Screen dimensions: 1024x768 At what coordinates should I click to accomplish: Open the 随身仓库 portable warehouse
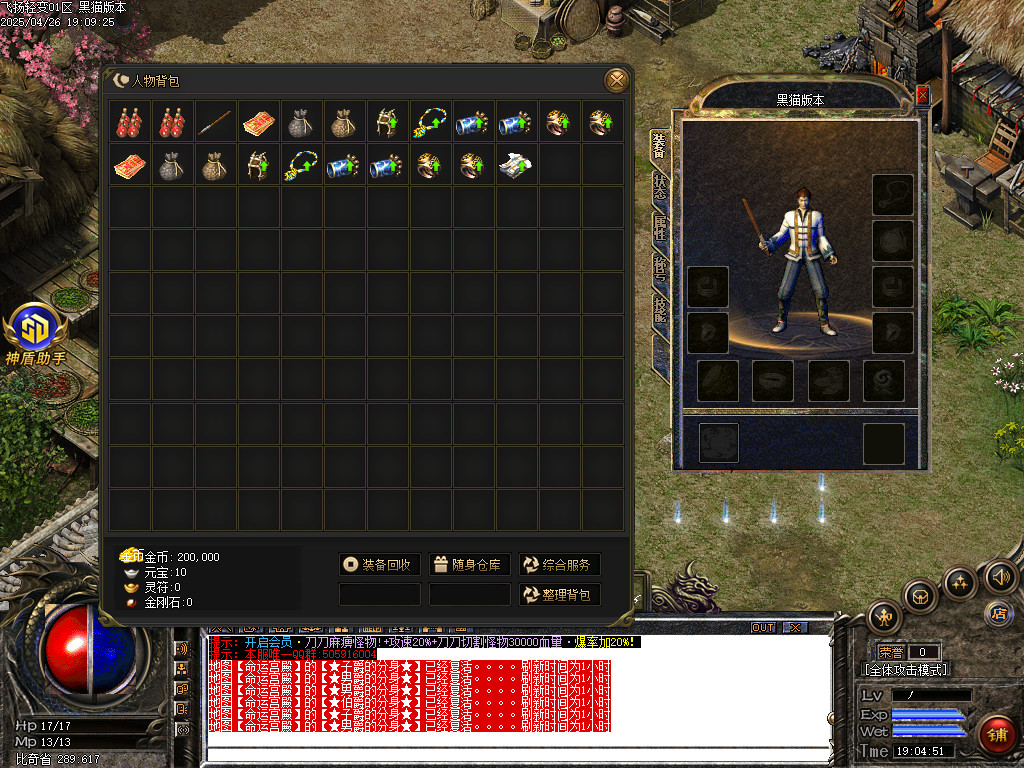[470, 565]
